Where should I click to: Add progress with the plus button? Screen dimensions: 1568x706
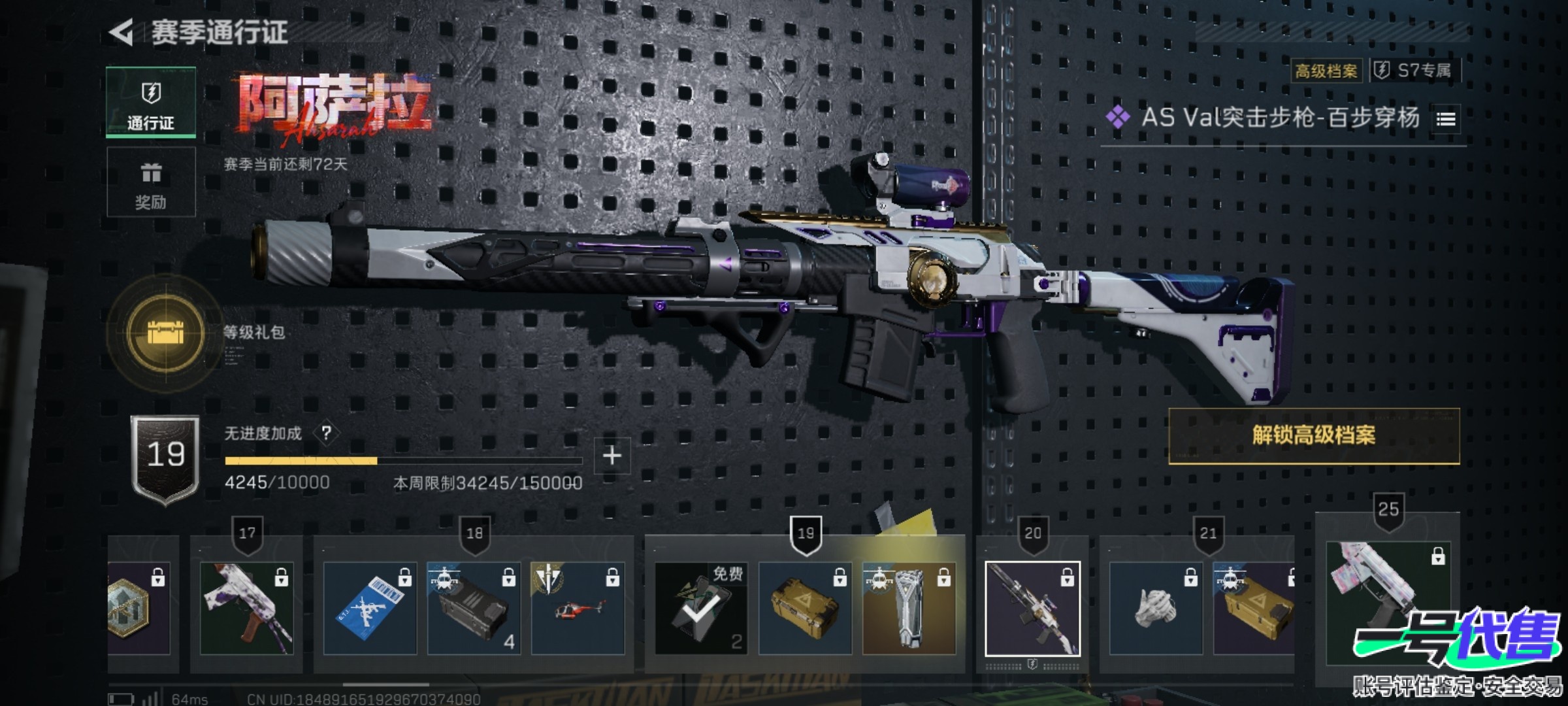[x=612, y=456]
